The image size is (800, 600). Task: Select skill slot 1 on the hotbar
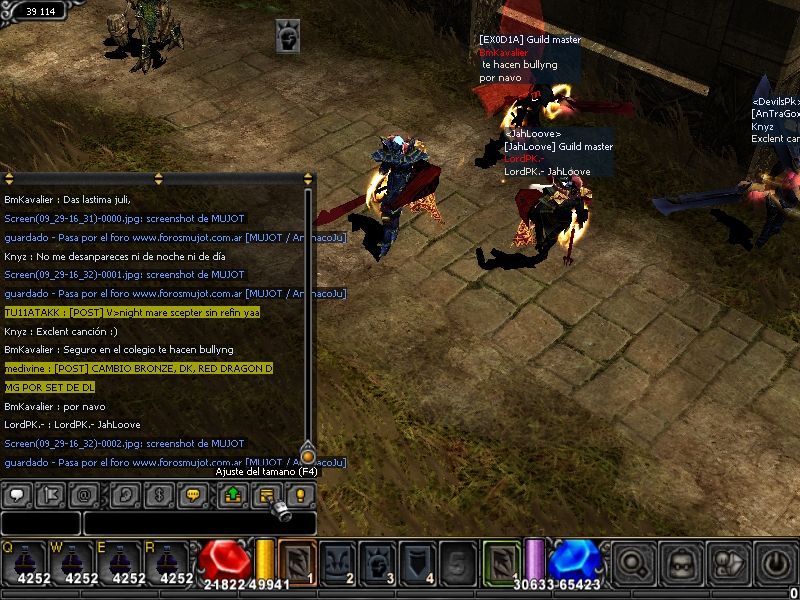click(x=297, y=562)
